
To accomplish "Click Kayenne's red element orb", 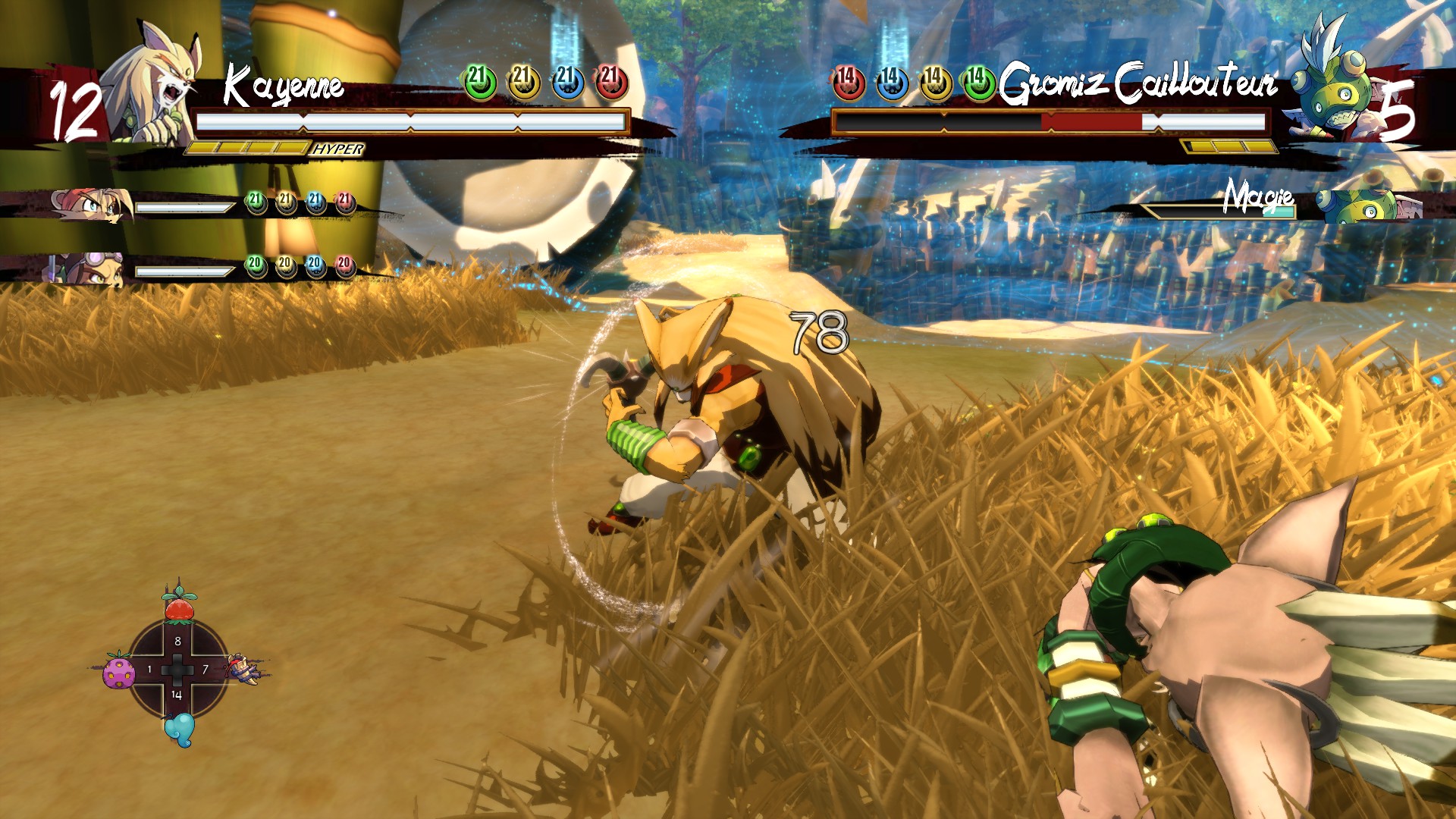I will pos(611,82).
